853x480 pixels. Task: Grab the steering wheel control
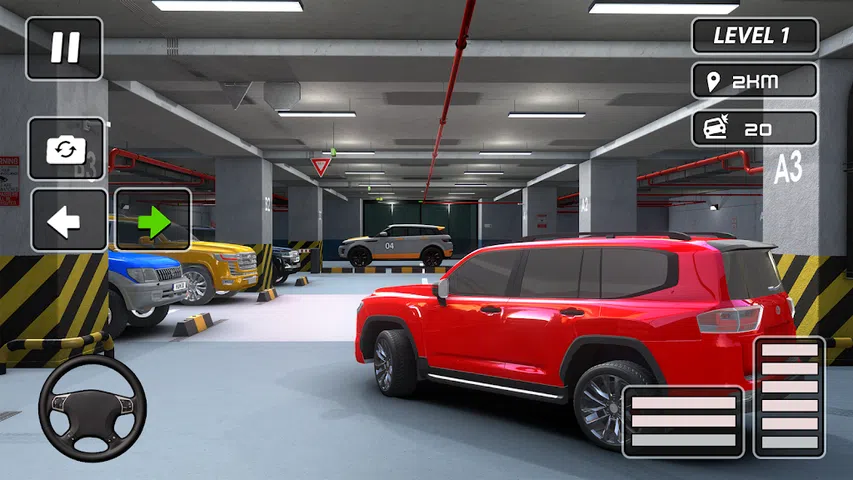click(92, 408)
